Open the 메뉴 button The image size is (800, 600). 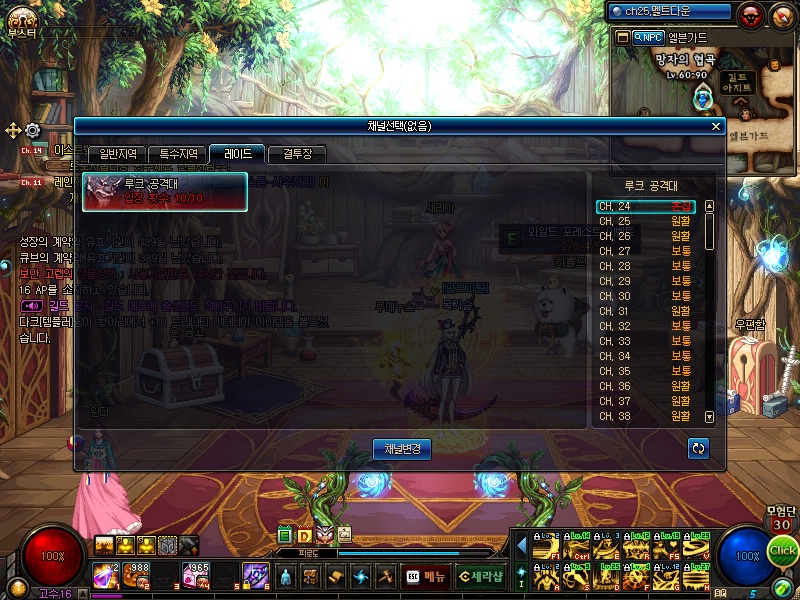point(426,576)
